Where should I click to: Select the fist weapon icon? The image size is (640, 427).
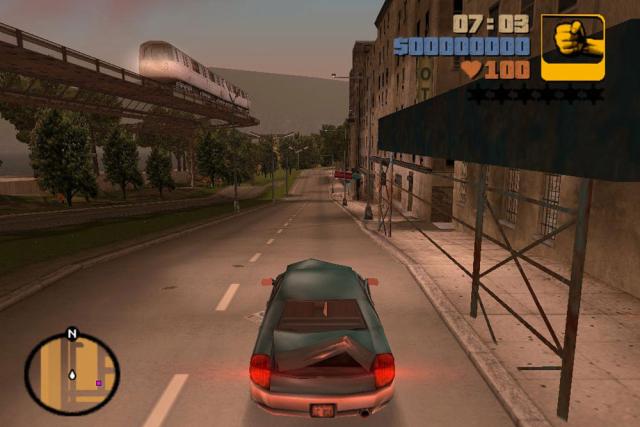573,46
